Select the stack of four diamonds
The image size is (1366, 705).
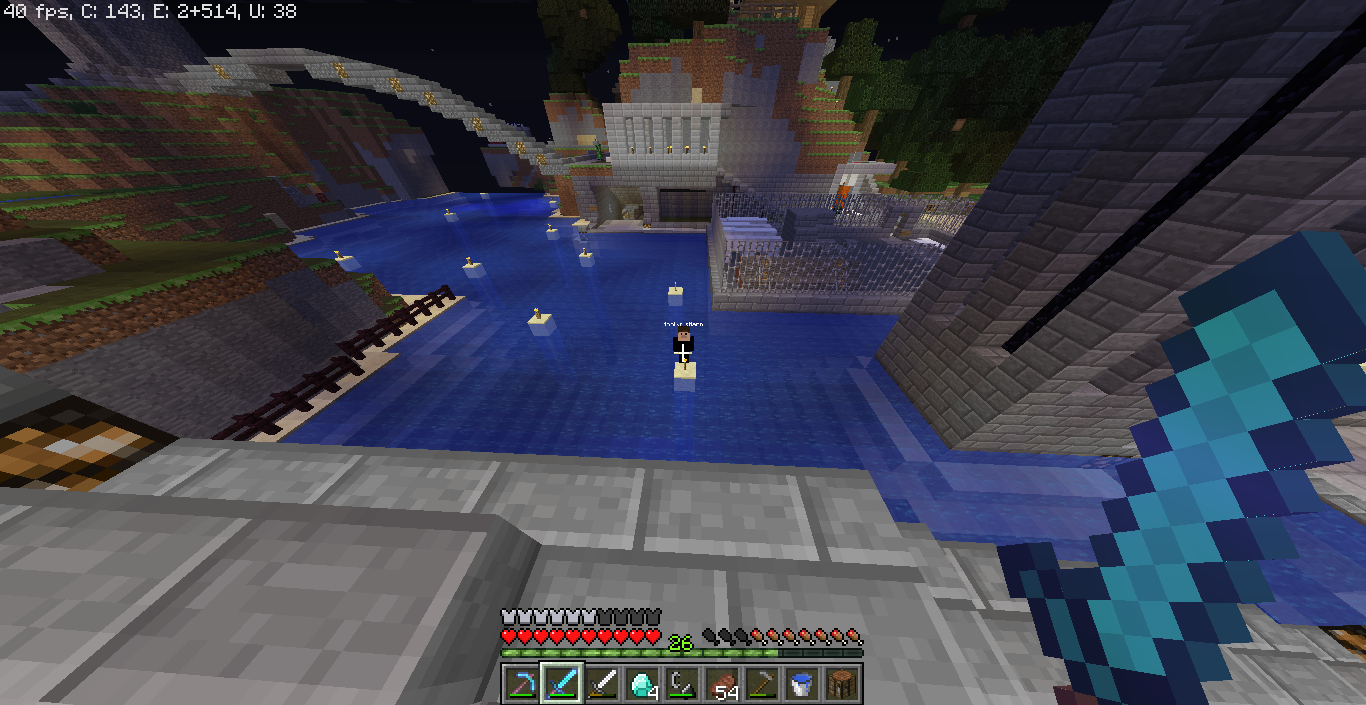tap(642, 684)
